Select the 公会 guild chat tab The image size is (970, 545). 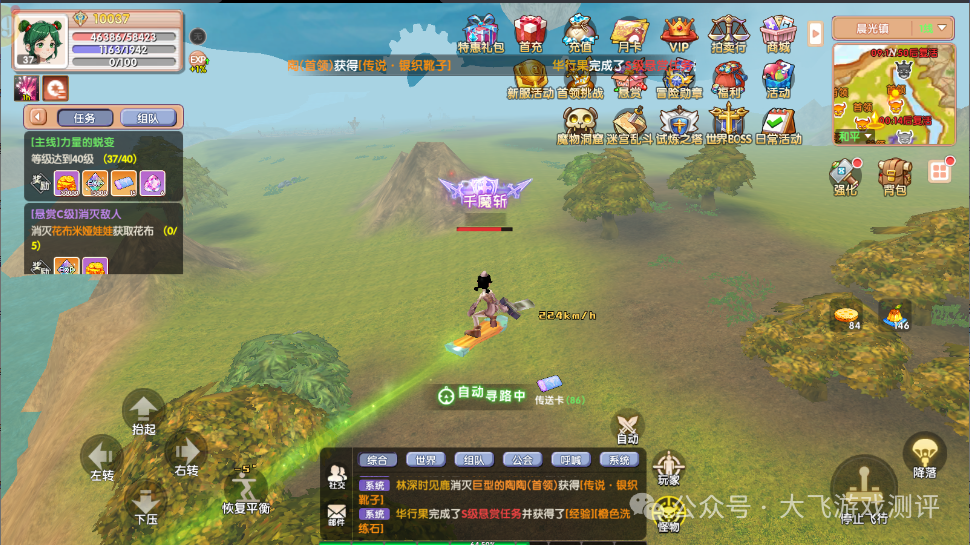click(522, 460)
